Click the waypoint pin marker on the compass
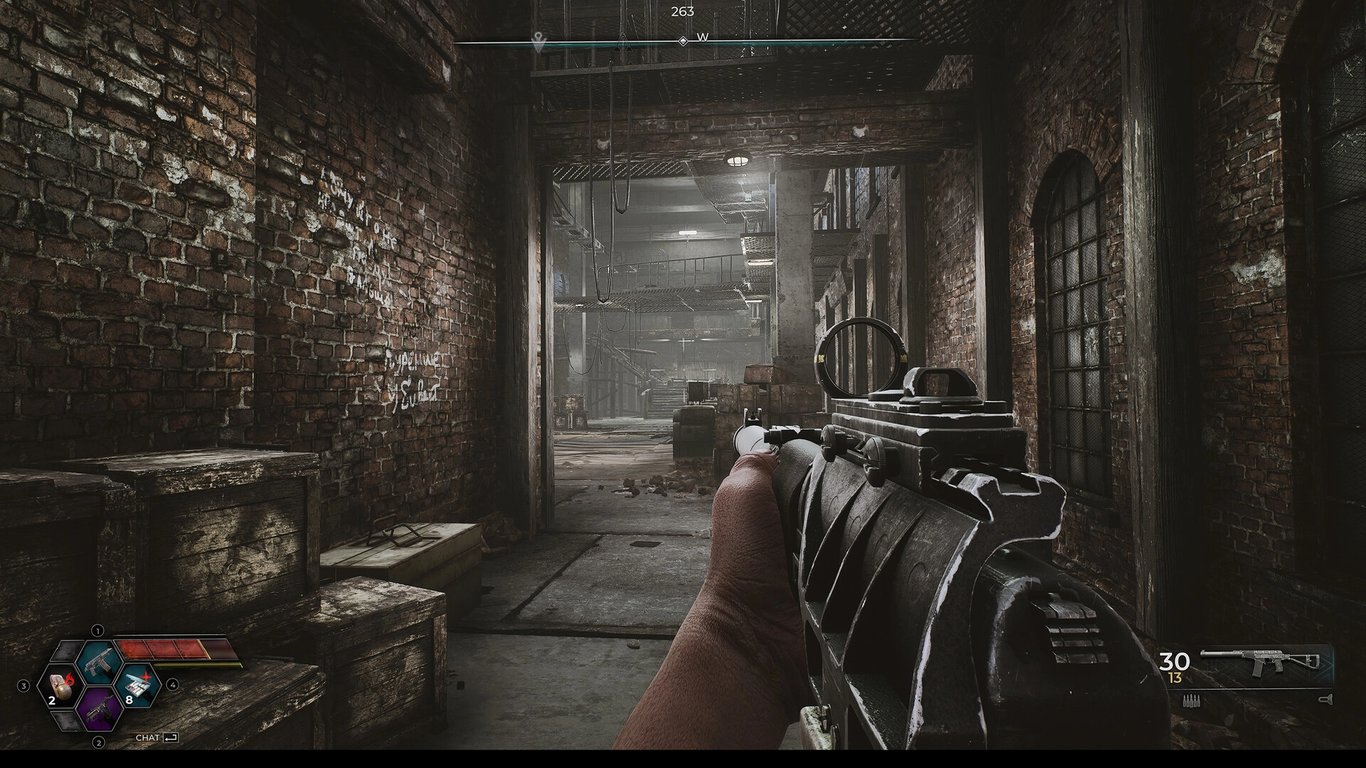The image size is (1366, 768). tap(538, 40)
